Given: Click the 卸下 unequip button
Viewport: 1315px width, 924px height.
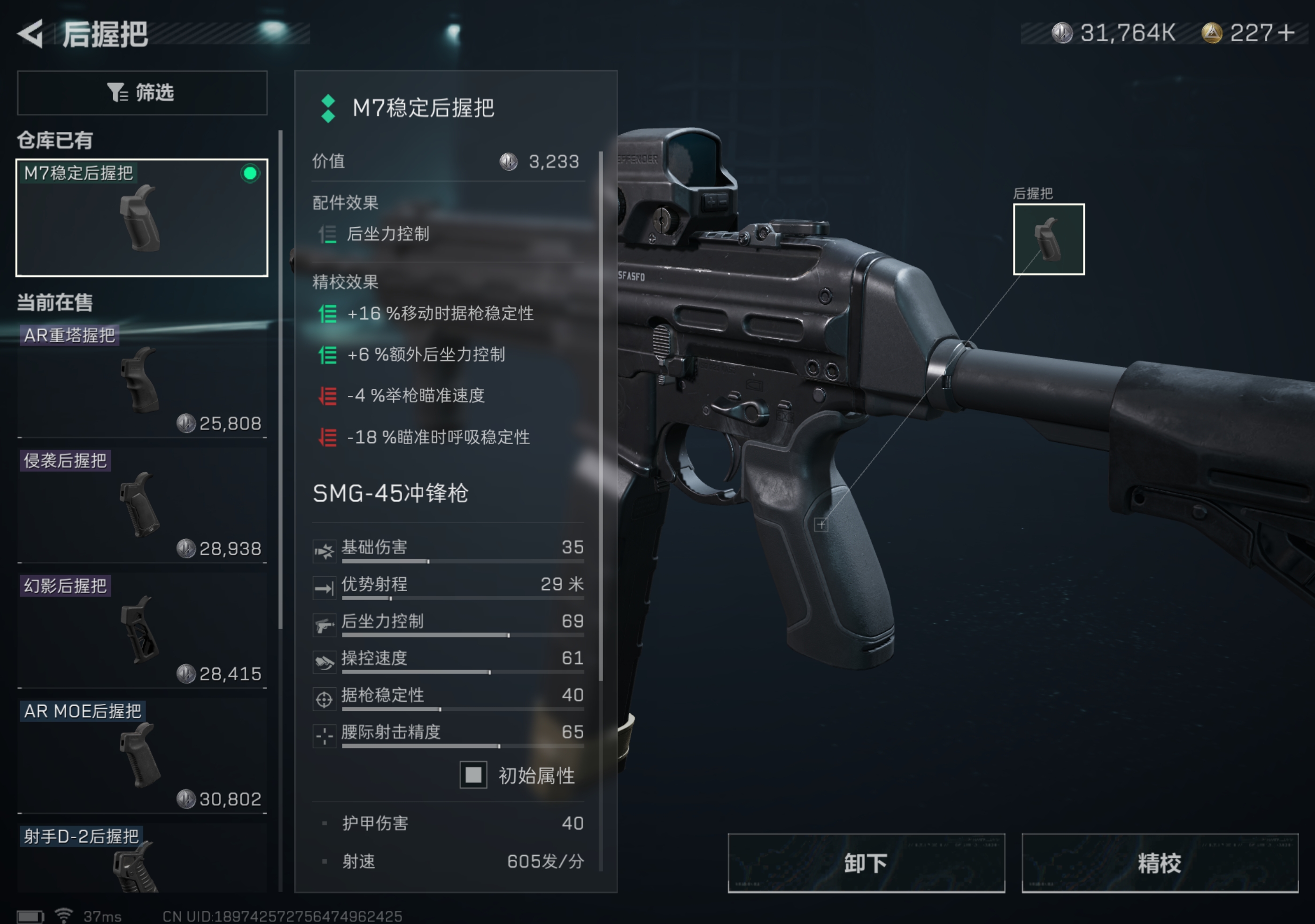Looking at the screenshot, I should tap(866, 863).
